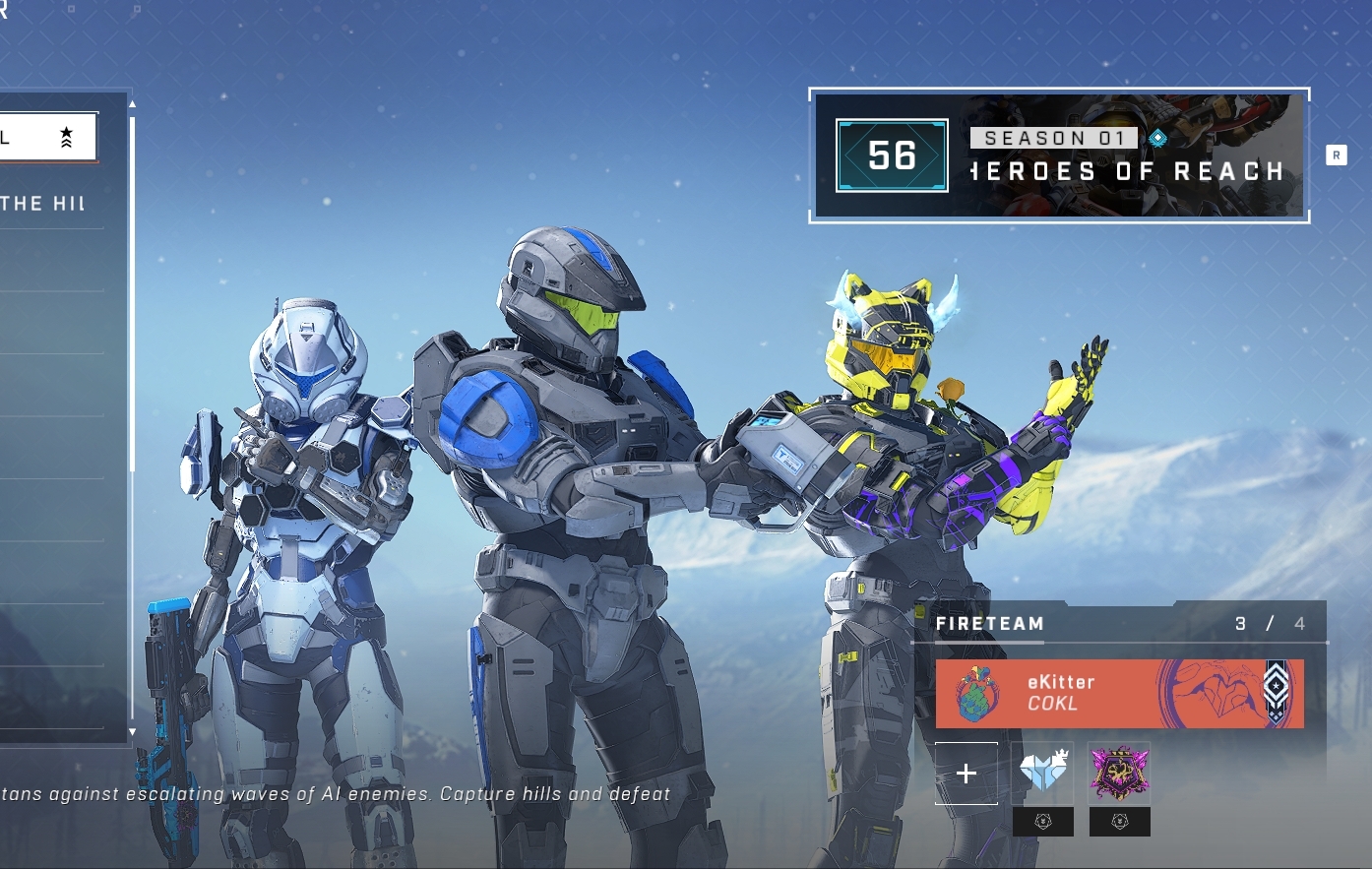
Task: Open the Season 01 Heroes of Reach banner
Action: click(1059, 155)
